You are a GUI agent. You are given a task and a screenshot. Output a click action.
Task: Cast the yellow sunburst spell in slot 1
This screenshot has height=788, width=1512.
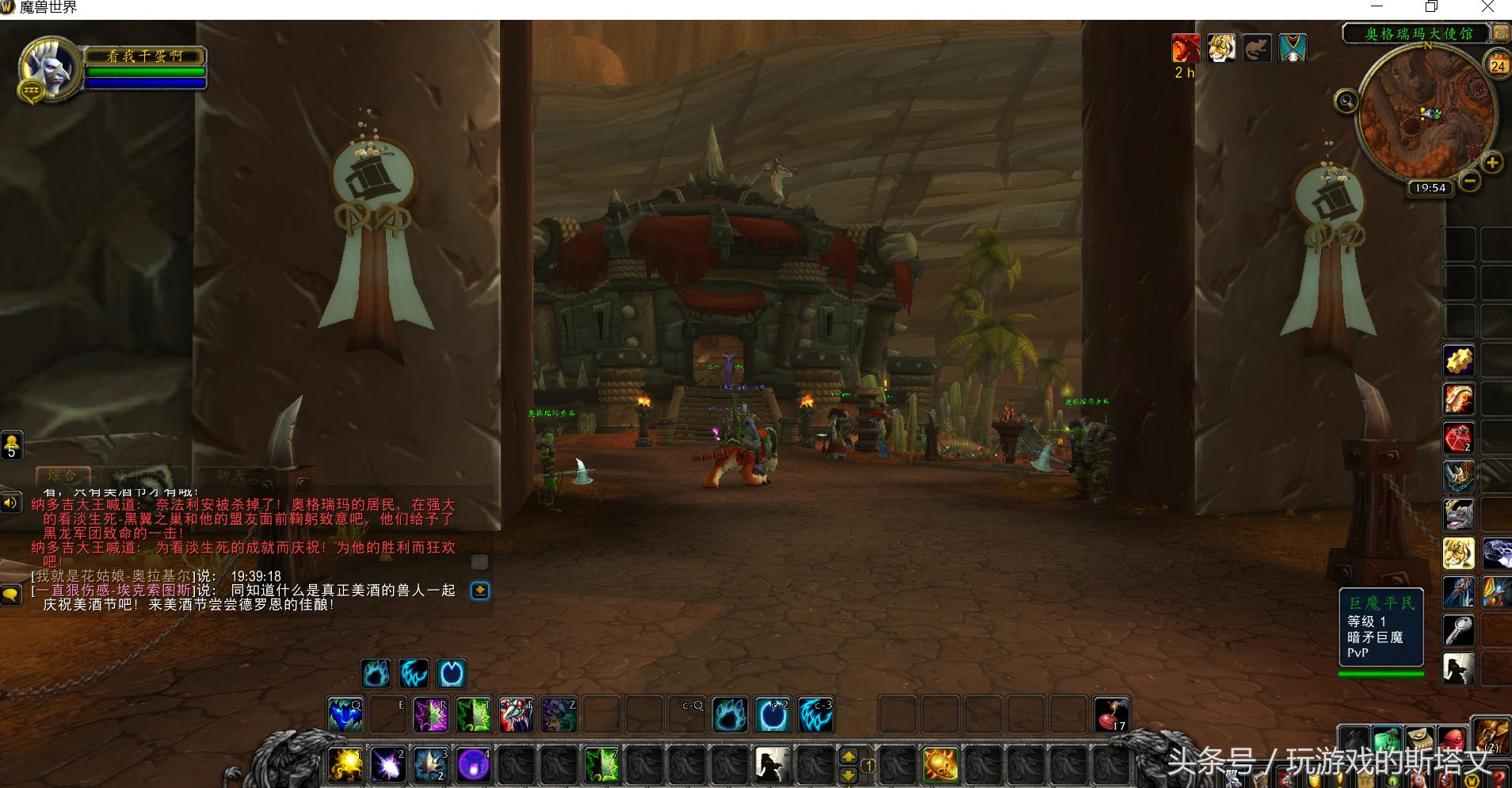tap(346, 765)
